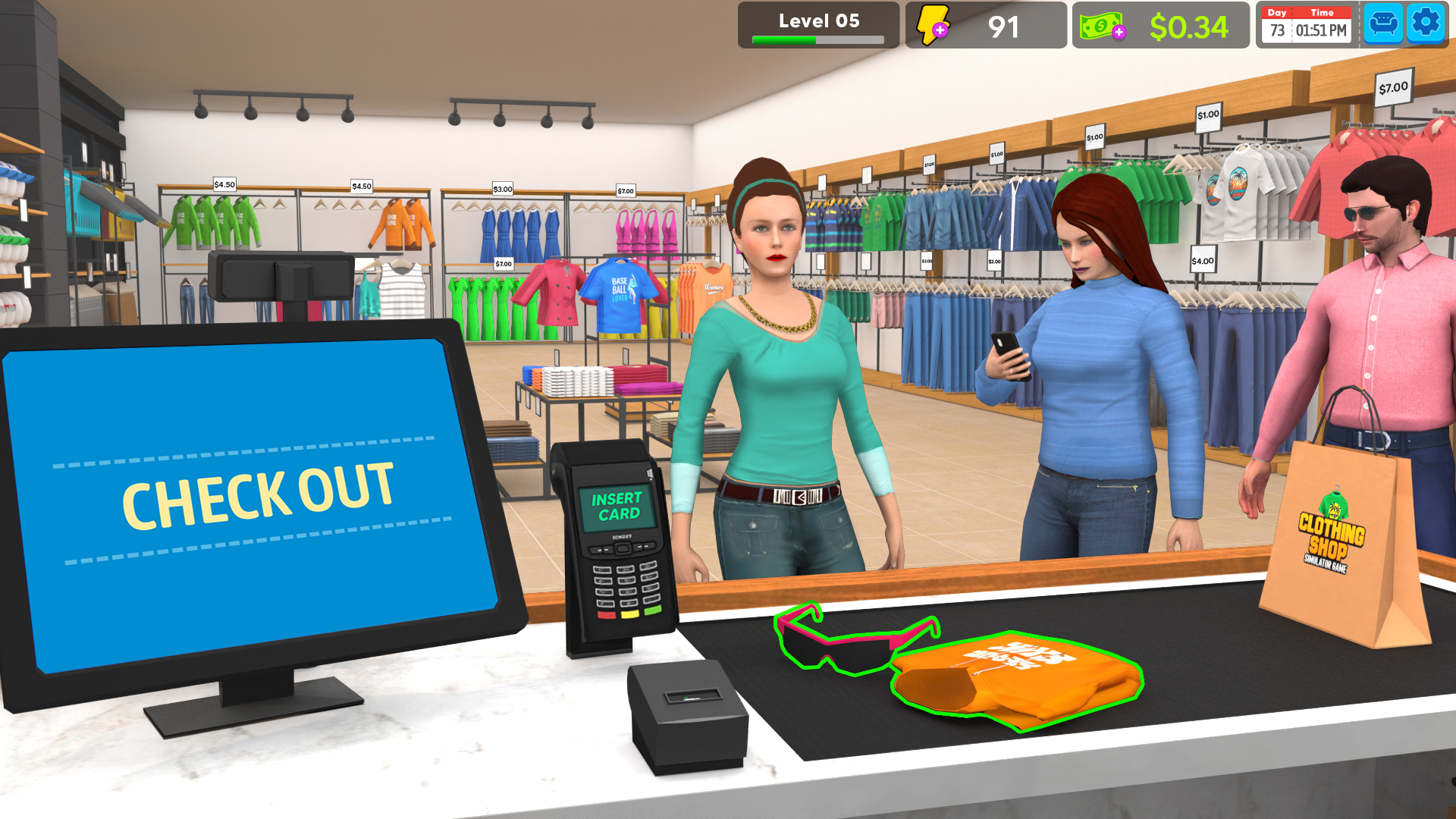Click the energy counter showing 91
This screenshot has width=1456, height=819.
point(1003,25)
